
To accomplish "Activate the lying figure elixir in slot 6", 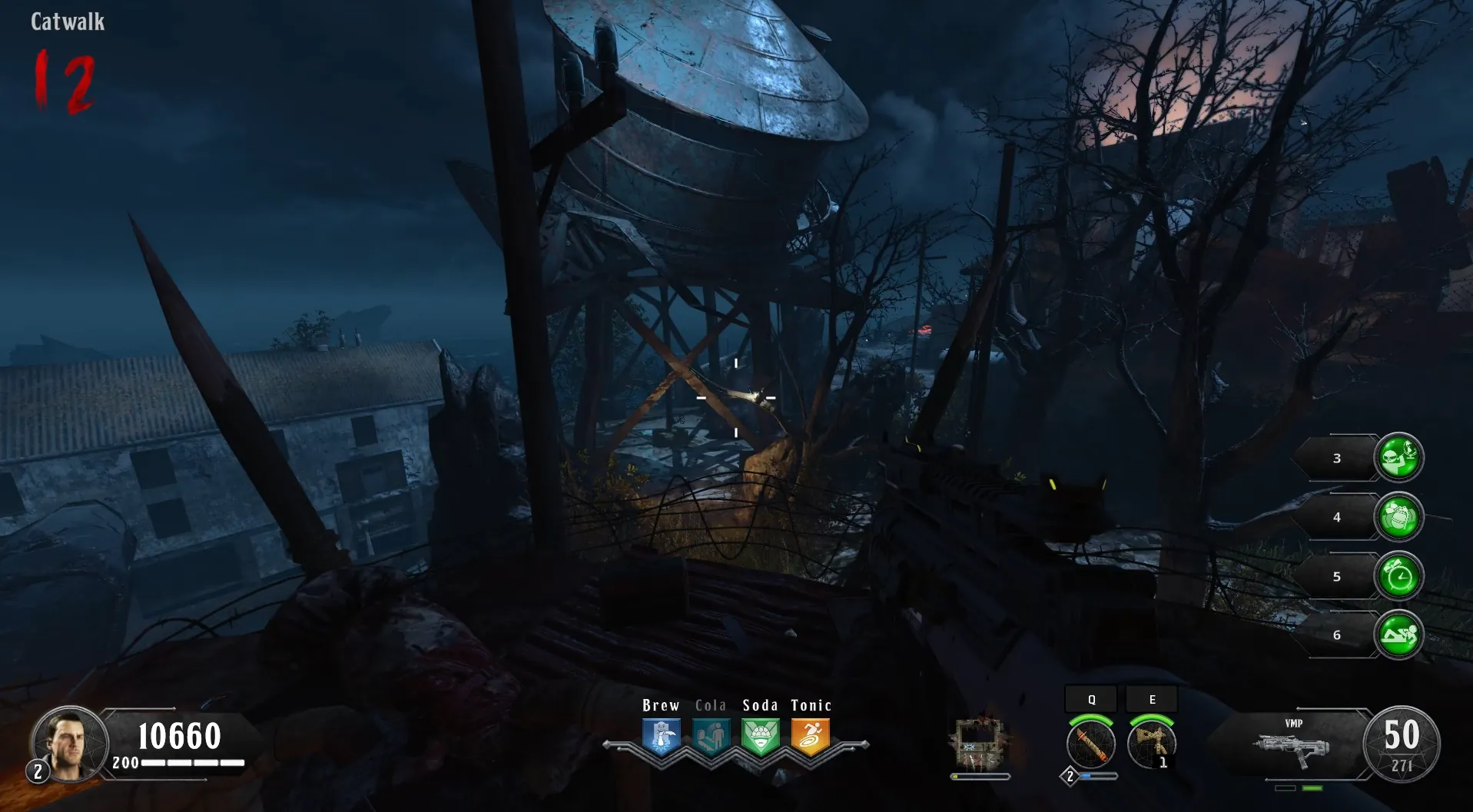I will coord(1398,635).
